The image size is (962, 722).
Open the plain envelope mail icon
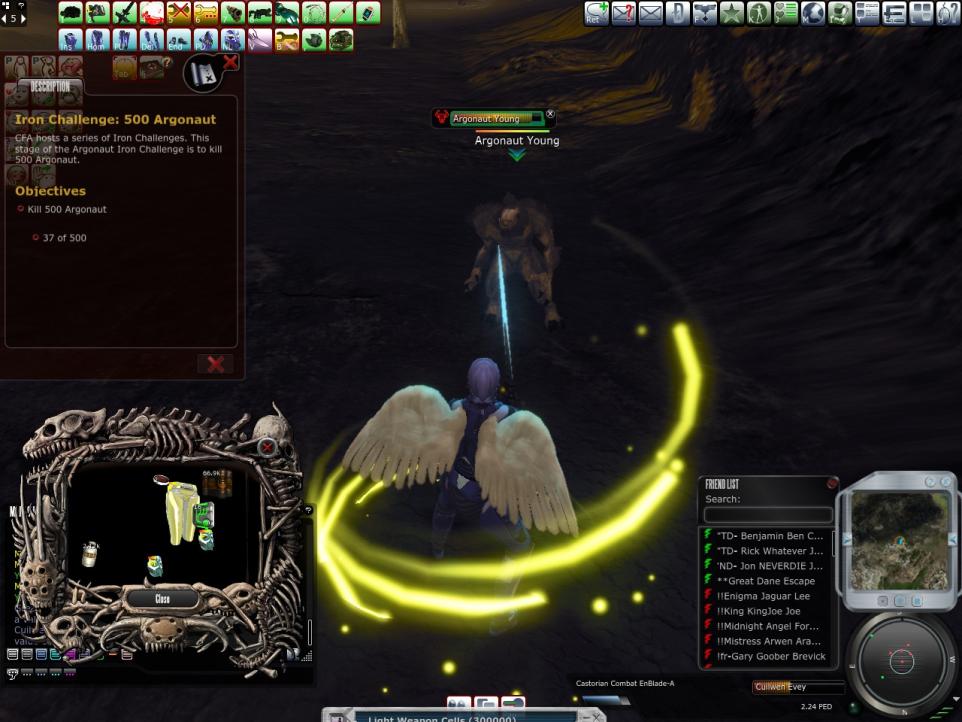click(651, 13)
